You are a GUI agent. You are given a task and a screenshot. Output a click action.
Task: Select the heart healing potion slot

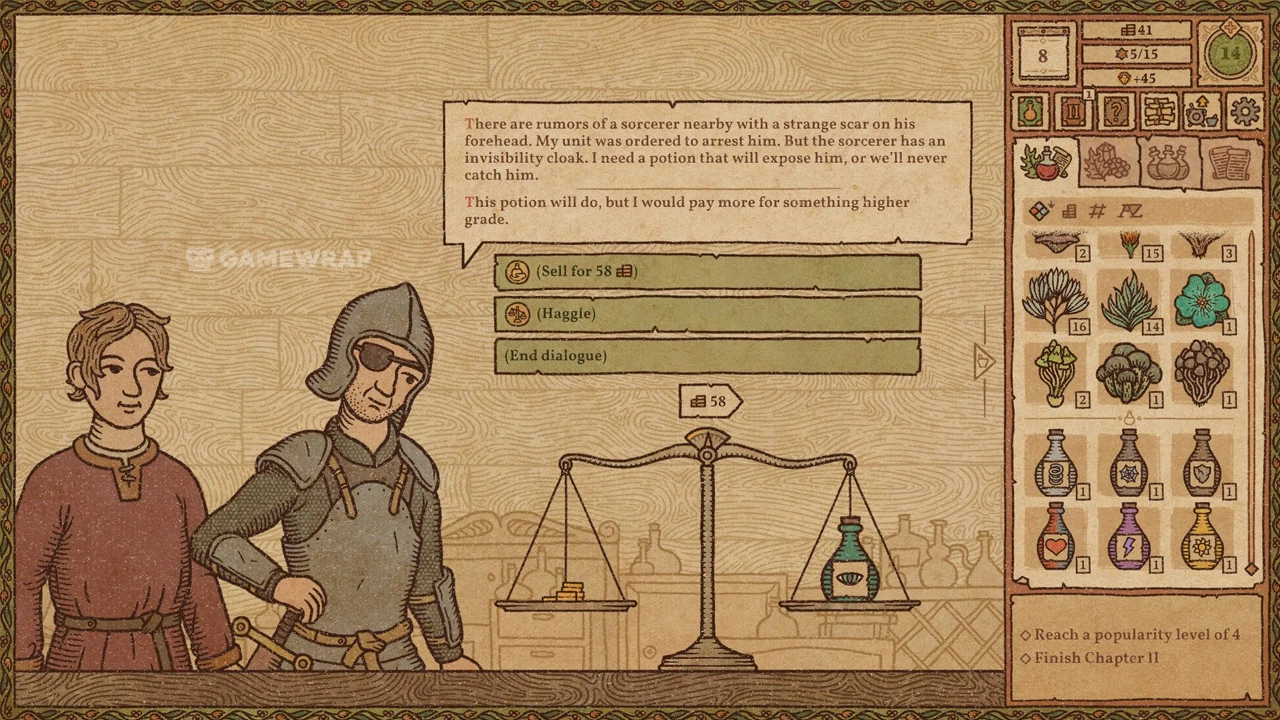click(x=1054, y=536)
